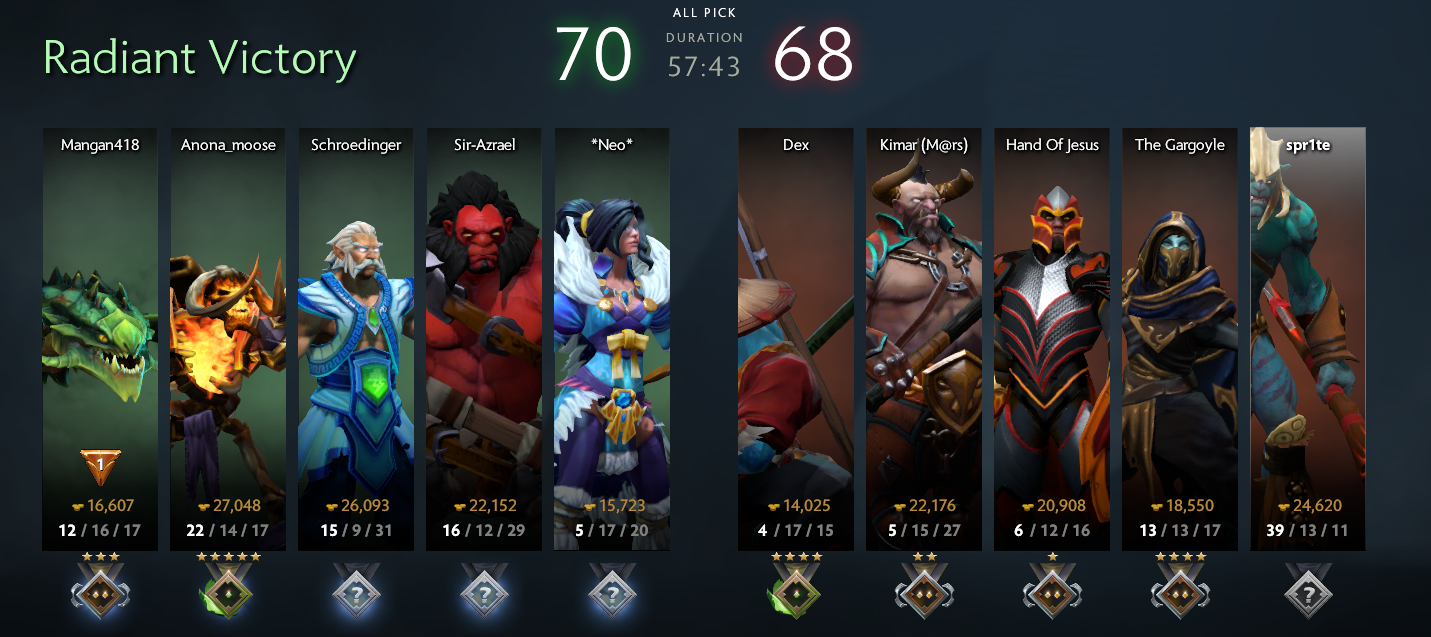
Task: Open Anona_moose's Clinkz player card
Action: point(227,338)
